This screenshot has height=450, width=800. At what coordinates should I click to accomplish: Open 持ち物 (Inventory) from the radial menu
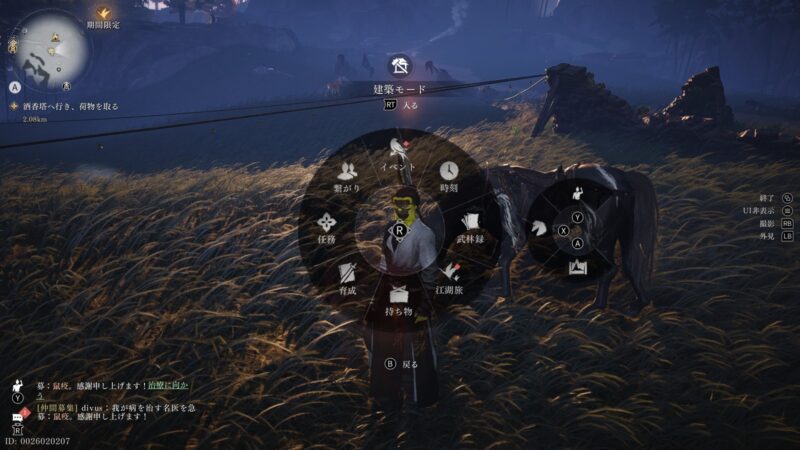pyautogui.click(x=400, y=299)
